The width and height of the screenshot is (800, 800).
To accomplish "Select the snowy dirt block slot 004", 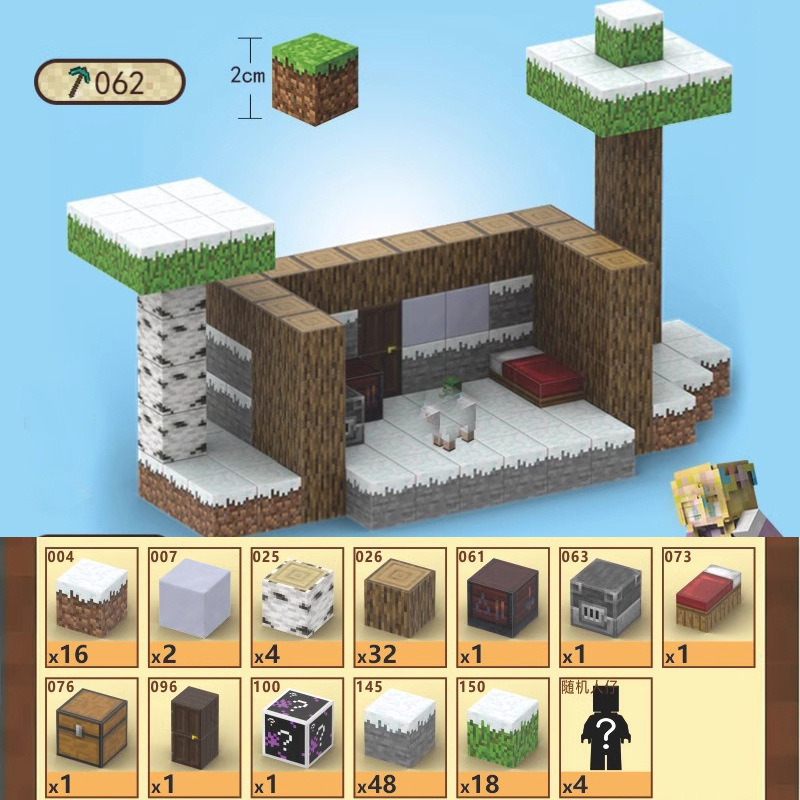I will pyautogui.click(x=91, y=607).
